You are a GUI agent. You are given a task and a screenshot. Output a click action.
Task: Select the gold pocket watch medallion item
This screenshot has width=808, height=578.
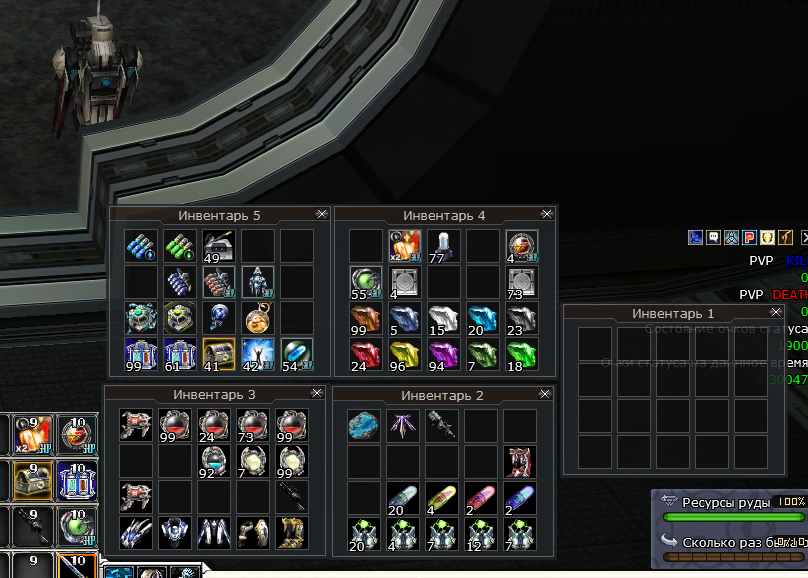coord(258,319)
